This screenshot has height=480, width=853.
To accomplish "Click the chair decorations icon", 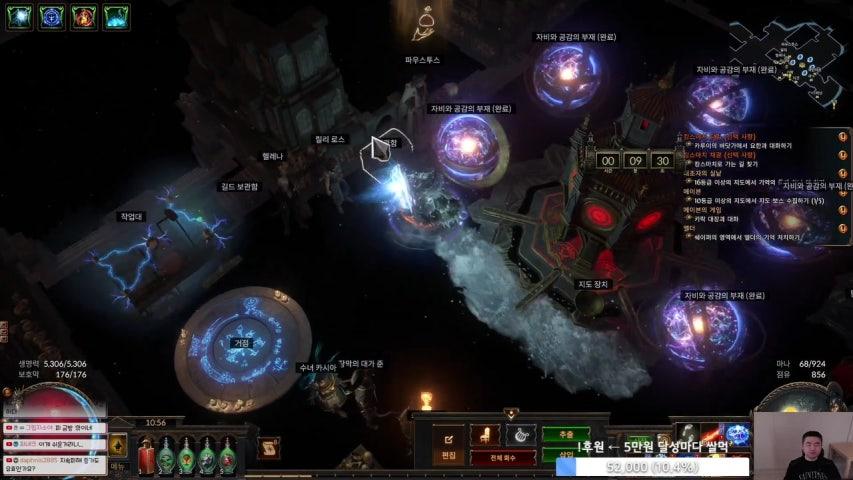I will pos(485,436).
